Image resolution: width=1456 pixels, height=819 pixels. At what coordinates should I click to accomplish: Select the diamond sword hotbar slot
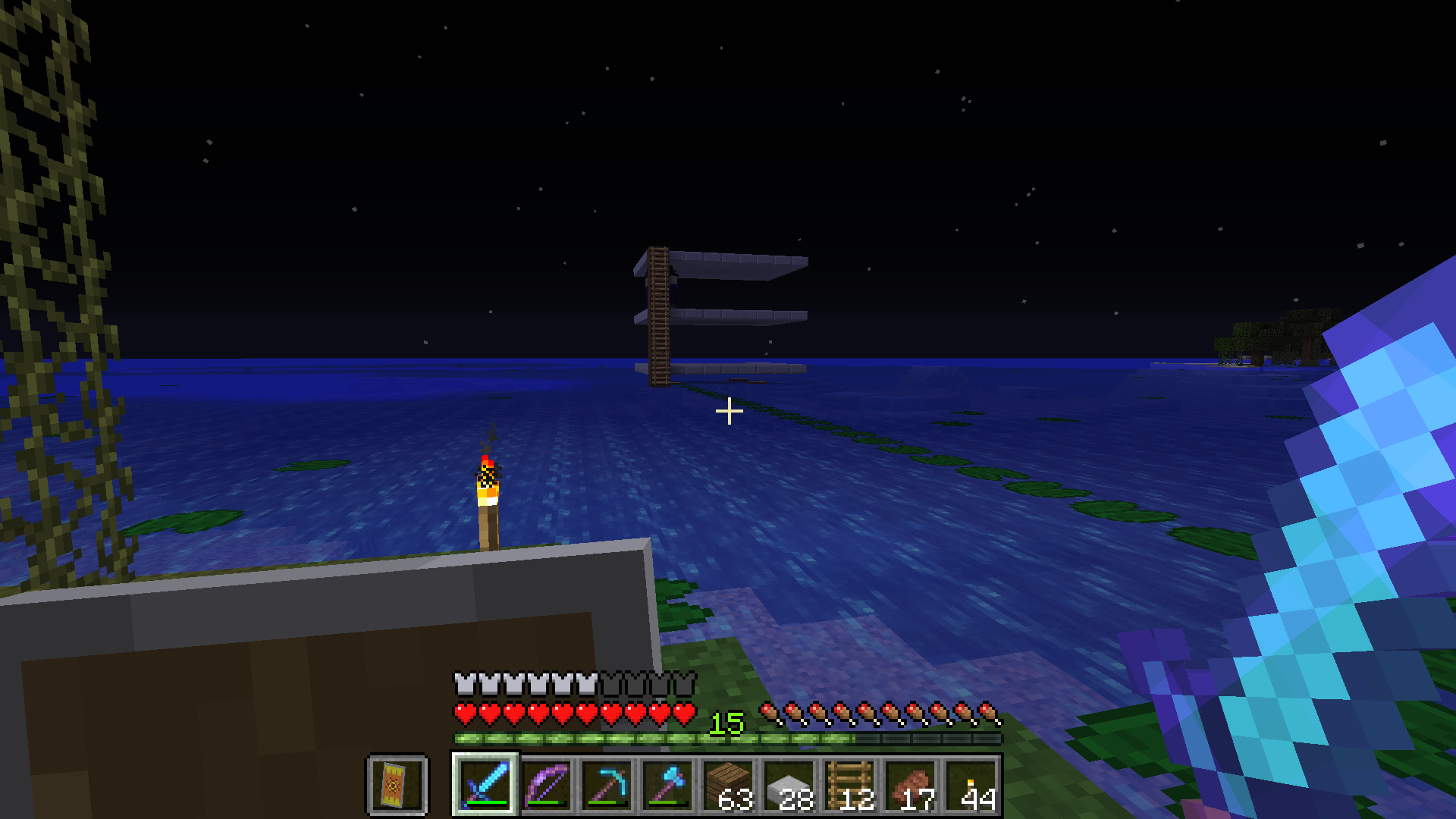(485, 785)
